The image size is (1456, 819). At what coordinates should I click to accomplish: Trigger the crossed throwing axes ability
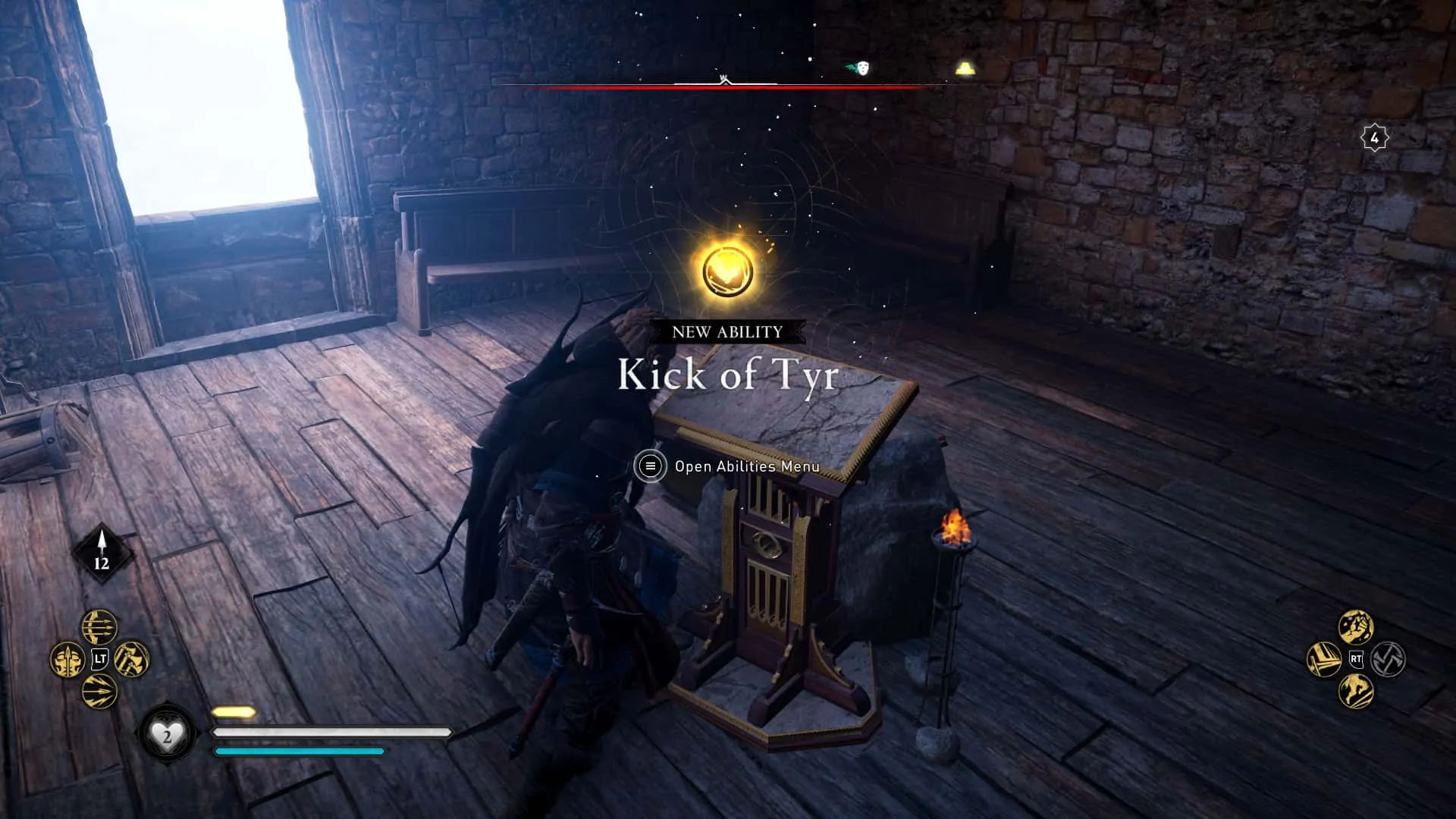point(131,659)
